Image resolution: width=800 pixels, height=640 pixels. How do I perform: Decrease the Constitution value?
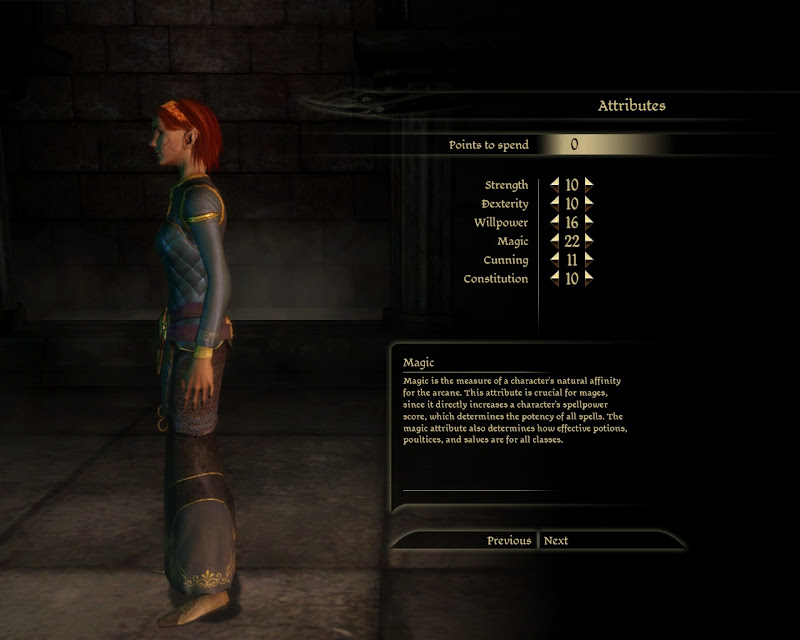pyautogui.click(x=555, y=279)
